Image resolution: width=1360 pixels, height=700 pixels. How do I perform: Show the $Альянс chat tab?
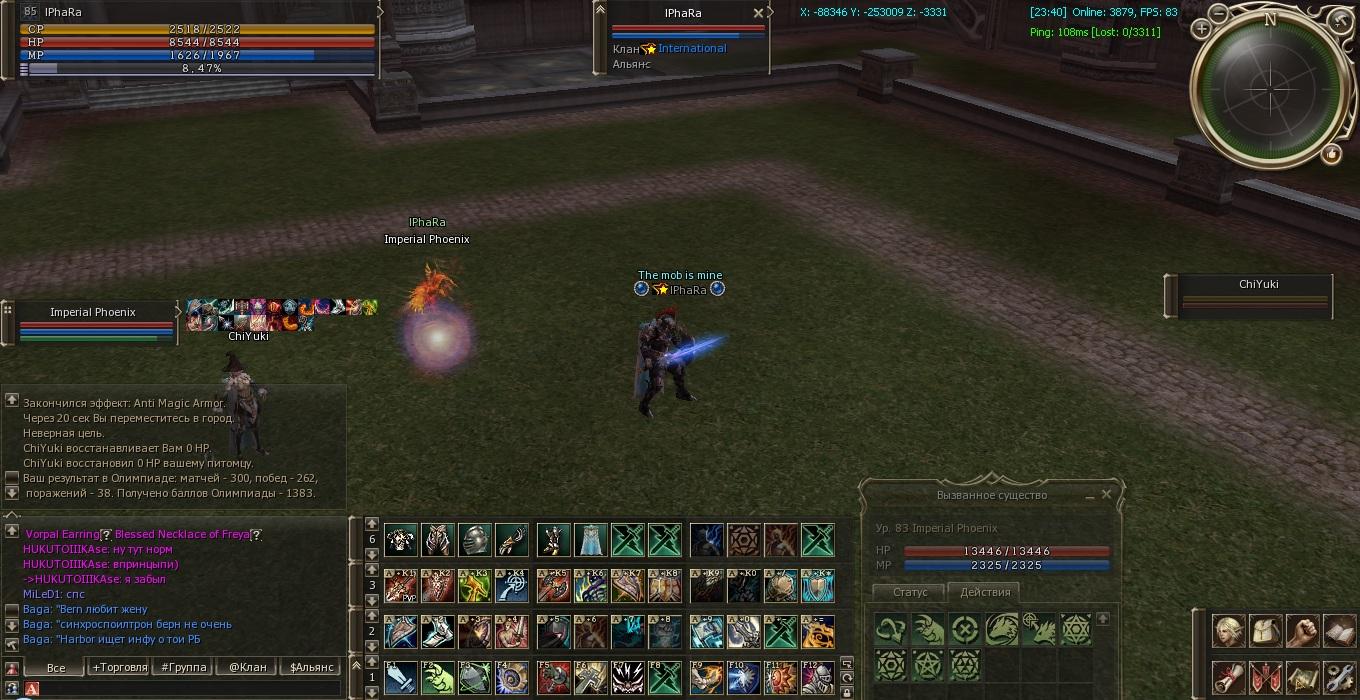point(310,667)
